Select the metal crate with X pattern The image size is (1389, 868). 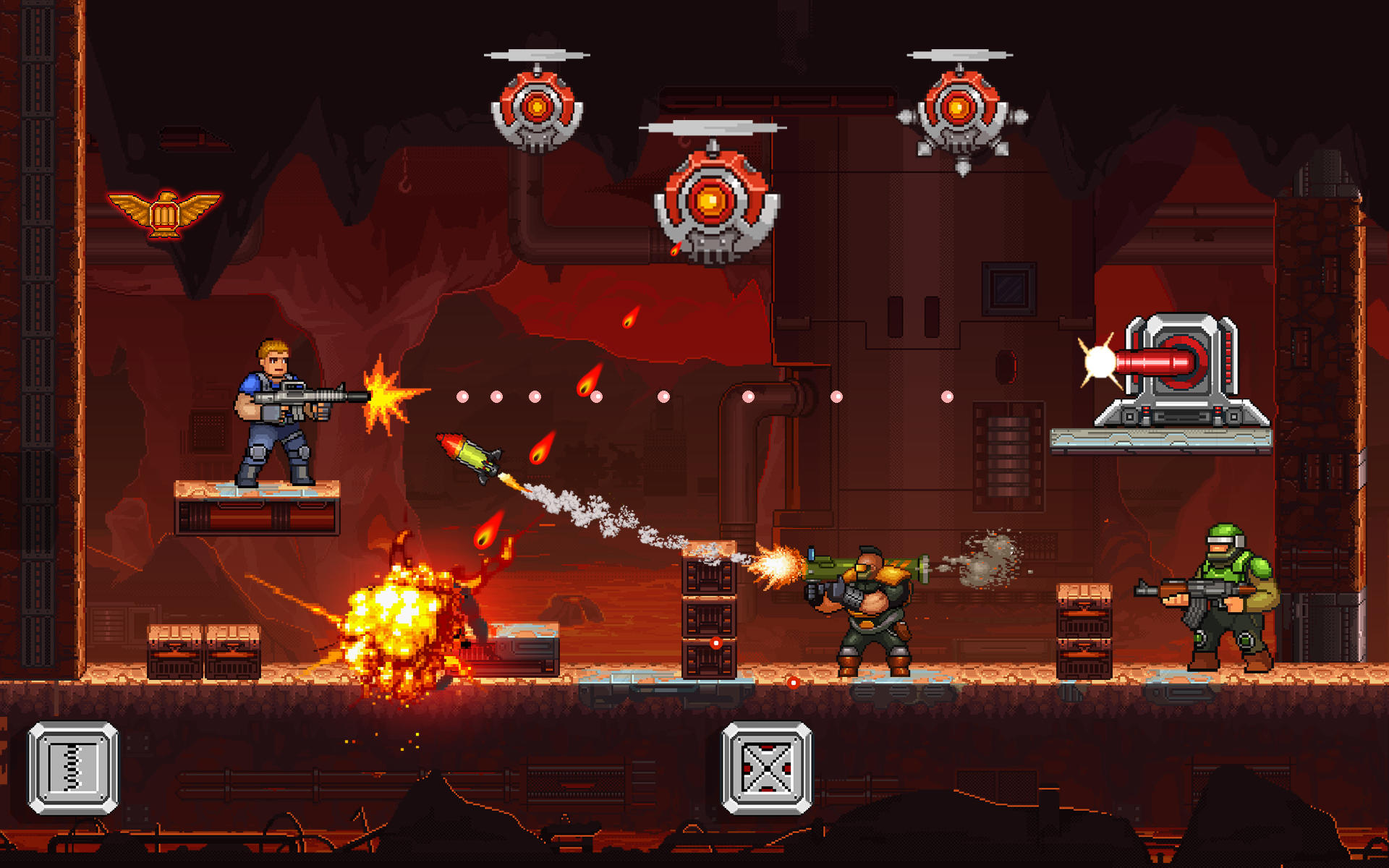768,768
